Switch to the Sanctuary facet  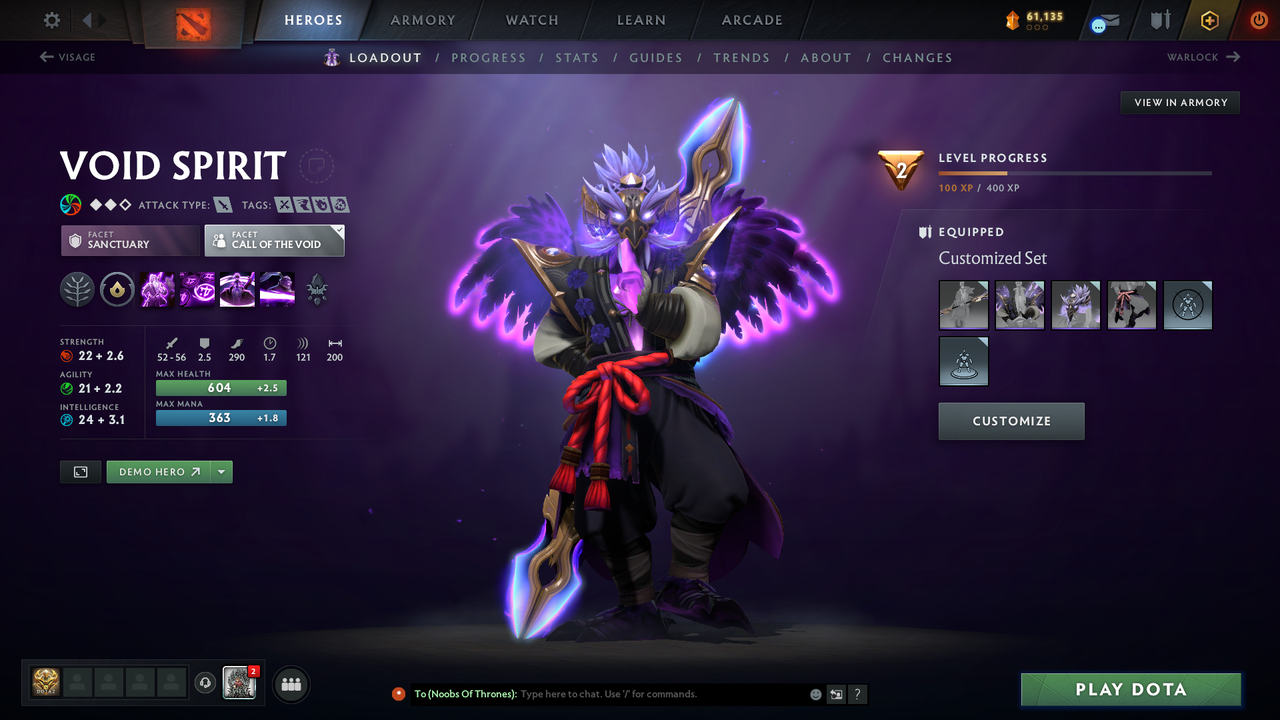click(130, 240)
